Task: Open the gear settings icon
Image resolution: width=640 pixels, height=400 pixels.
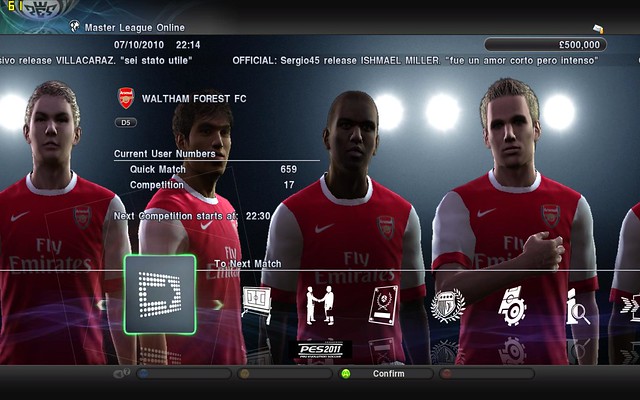Action: click(512, 304)
